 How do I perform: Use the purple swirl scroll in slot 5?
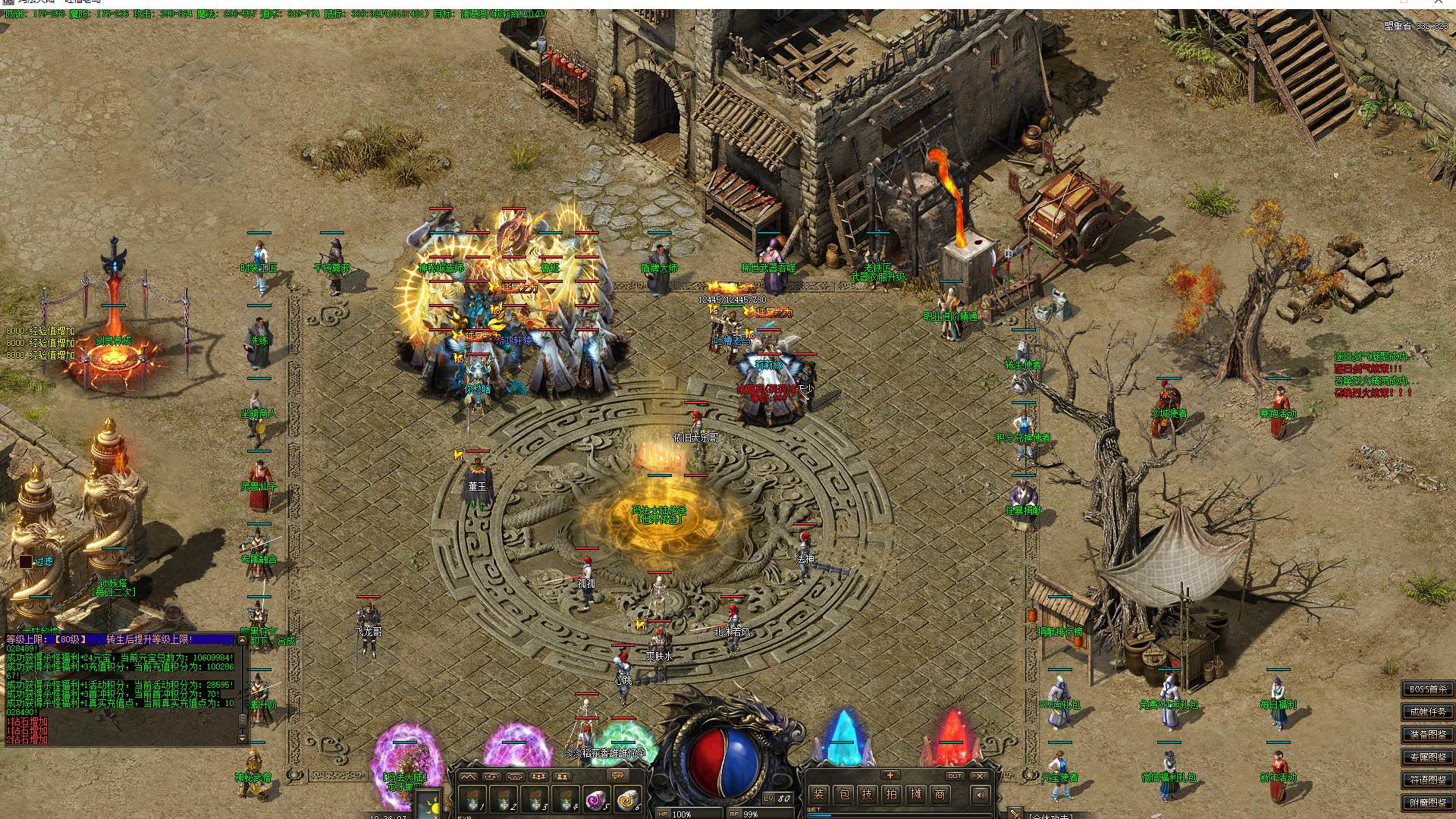click(x=595, y=800)
